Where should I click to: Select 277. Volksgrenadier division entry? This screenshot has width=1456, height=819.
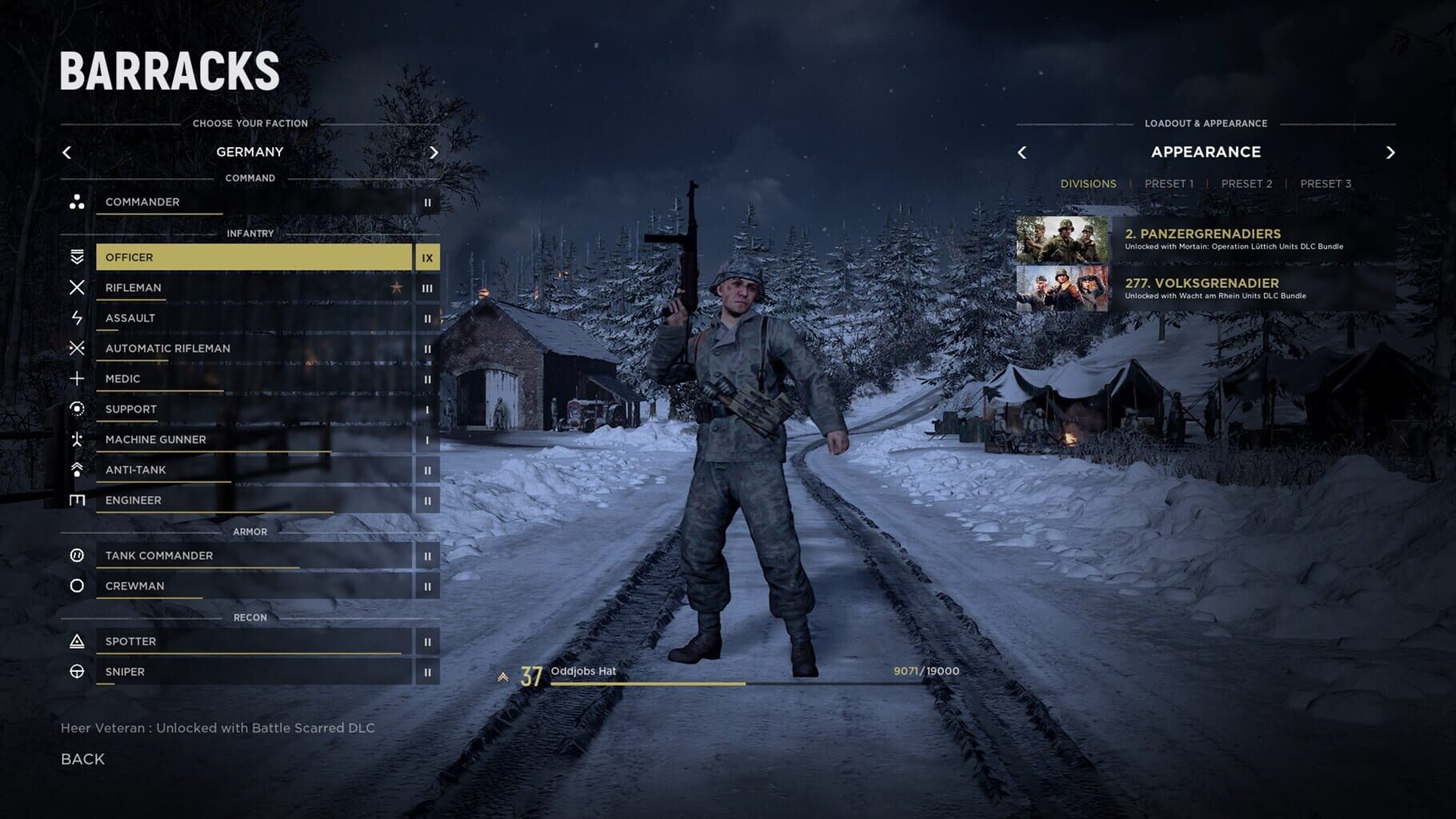[x=1202, y=283]
